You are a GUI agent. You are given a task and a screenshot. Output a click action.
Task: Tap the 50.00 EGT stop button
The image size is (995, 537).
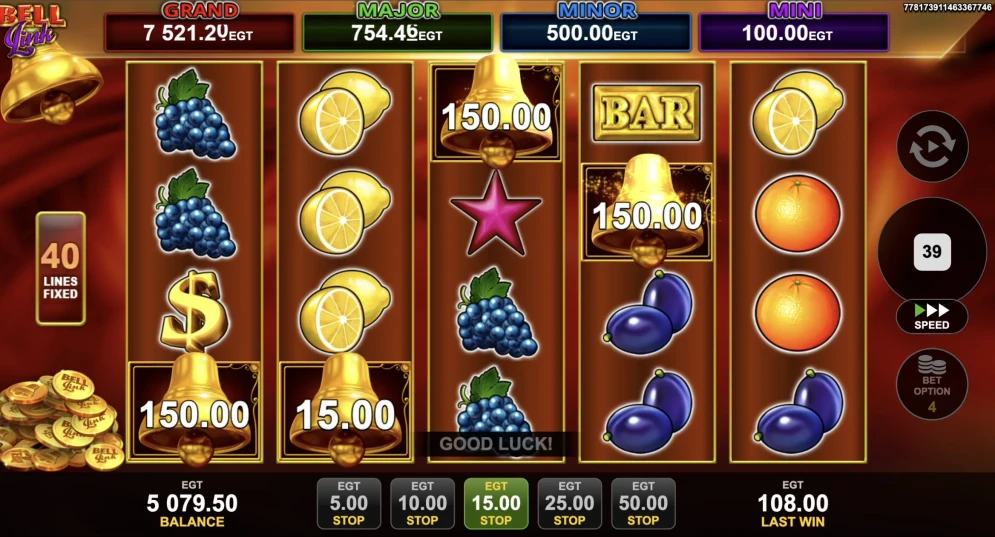click(643, 503)
